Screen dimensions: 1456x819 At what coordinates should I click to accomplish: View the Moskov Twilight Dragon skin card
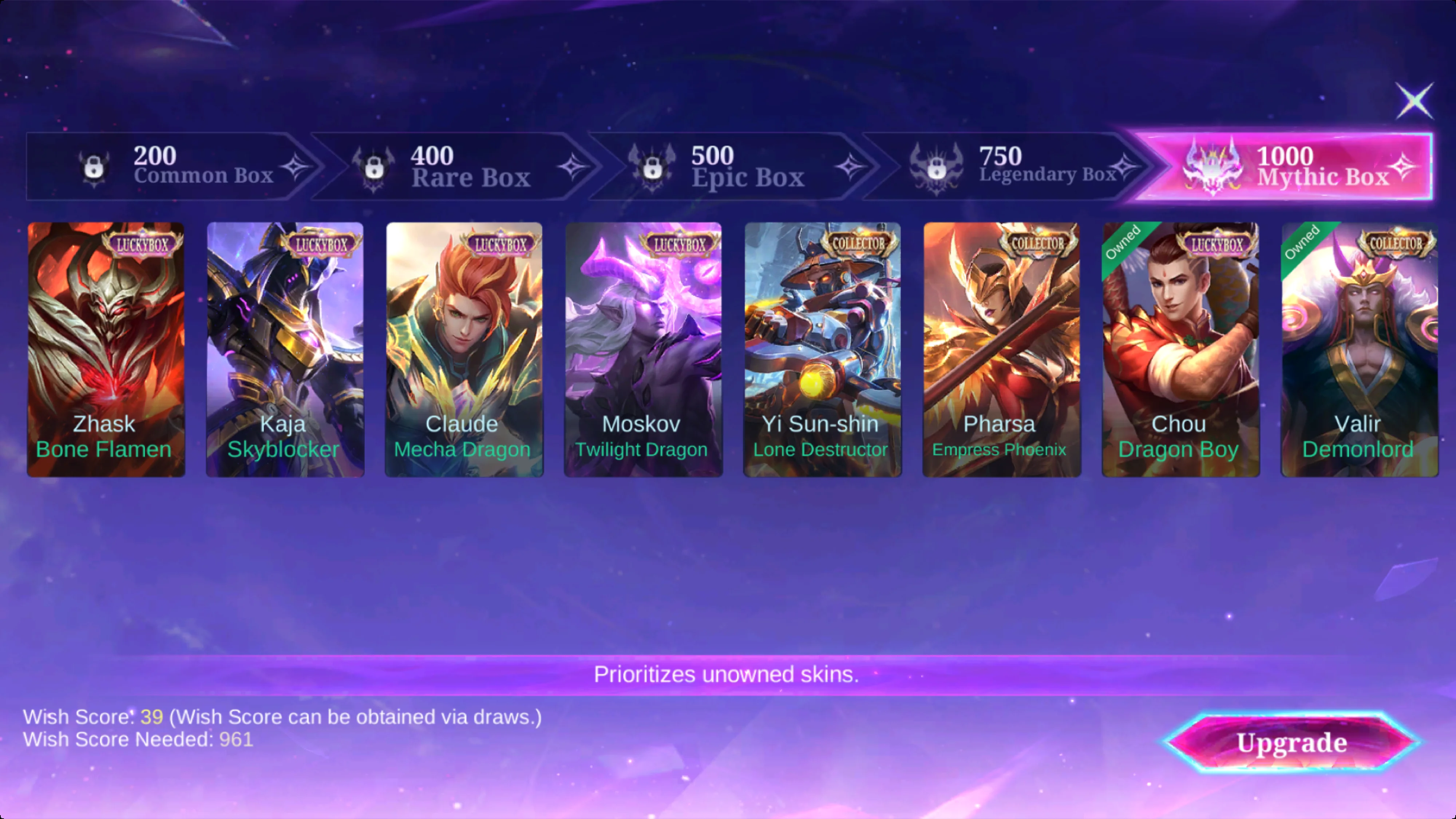[643, 349]
